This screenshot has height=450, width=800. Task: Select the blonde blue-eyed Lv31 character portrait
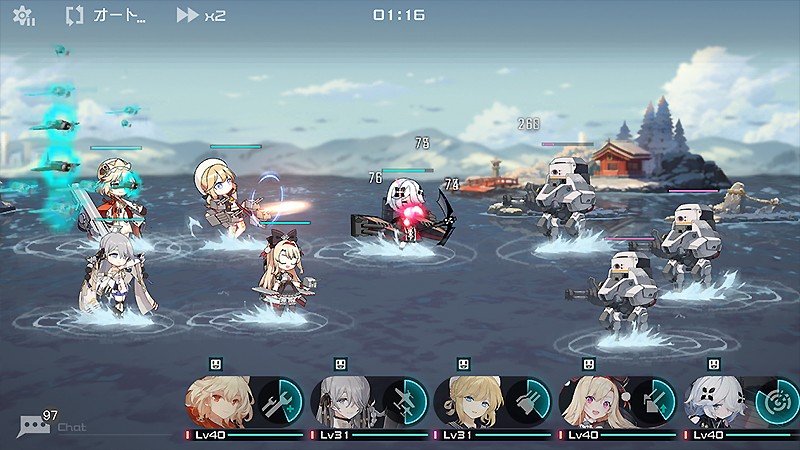pos(469,402)
